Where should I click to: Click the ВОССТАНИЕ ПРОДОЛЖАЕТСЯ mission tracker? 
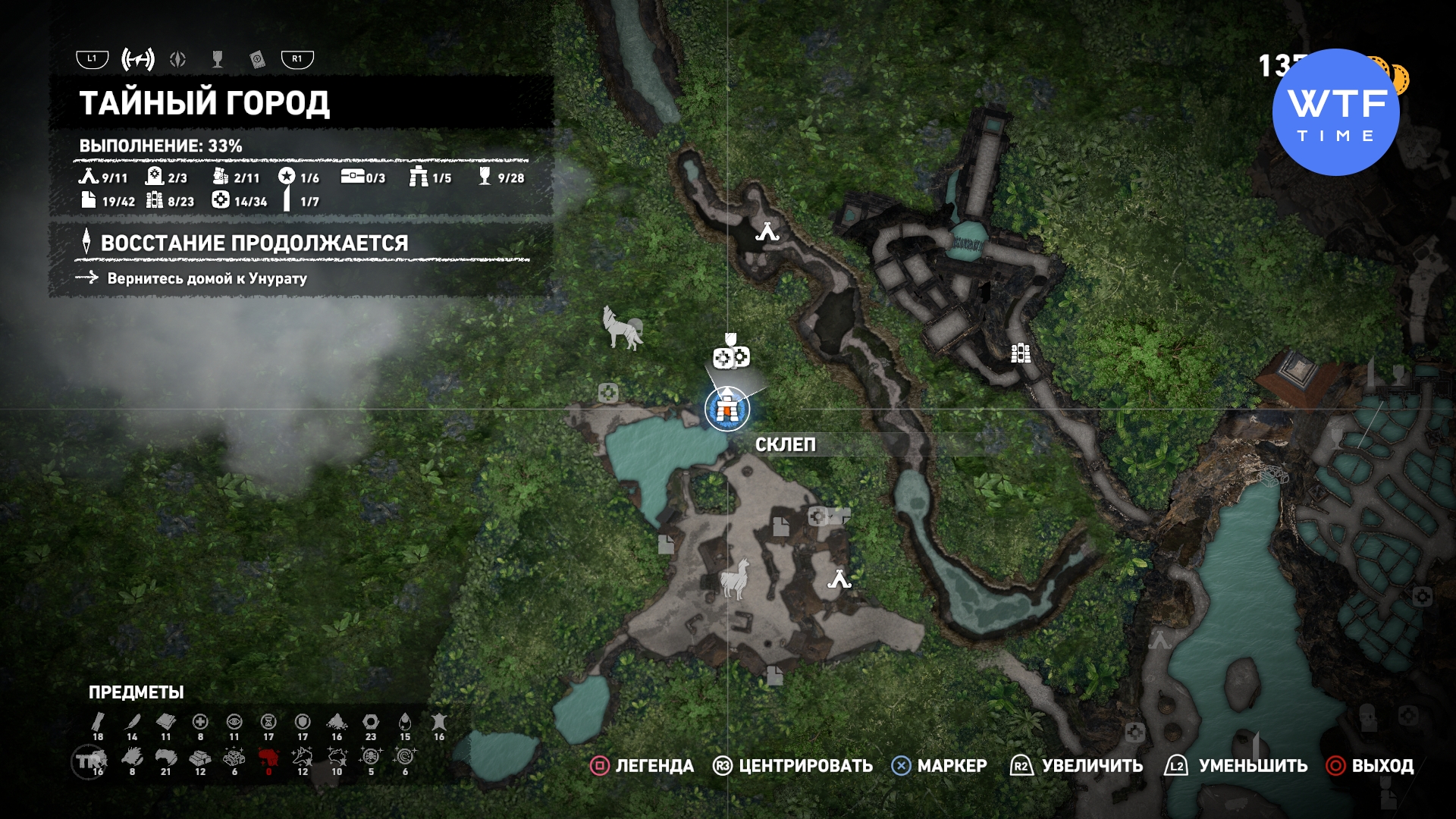254,243
